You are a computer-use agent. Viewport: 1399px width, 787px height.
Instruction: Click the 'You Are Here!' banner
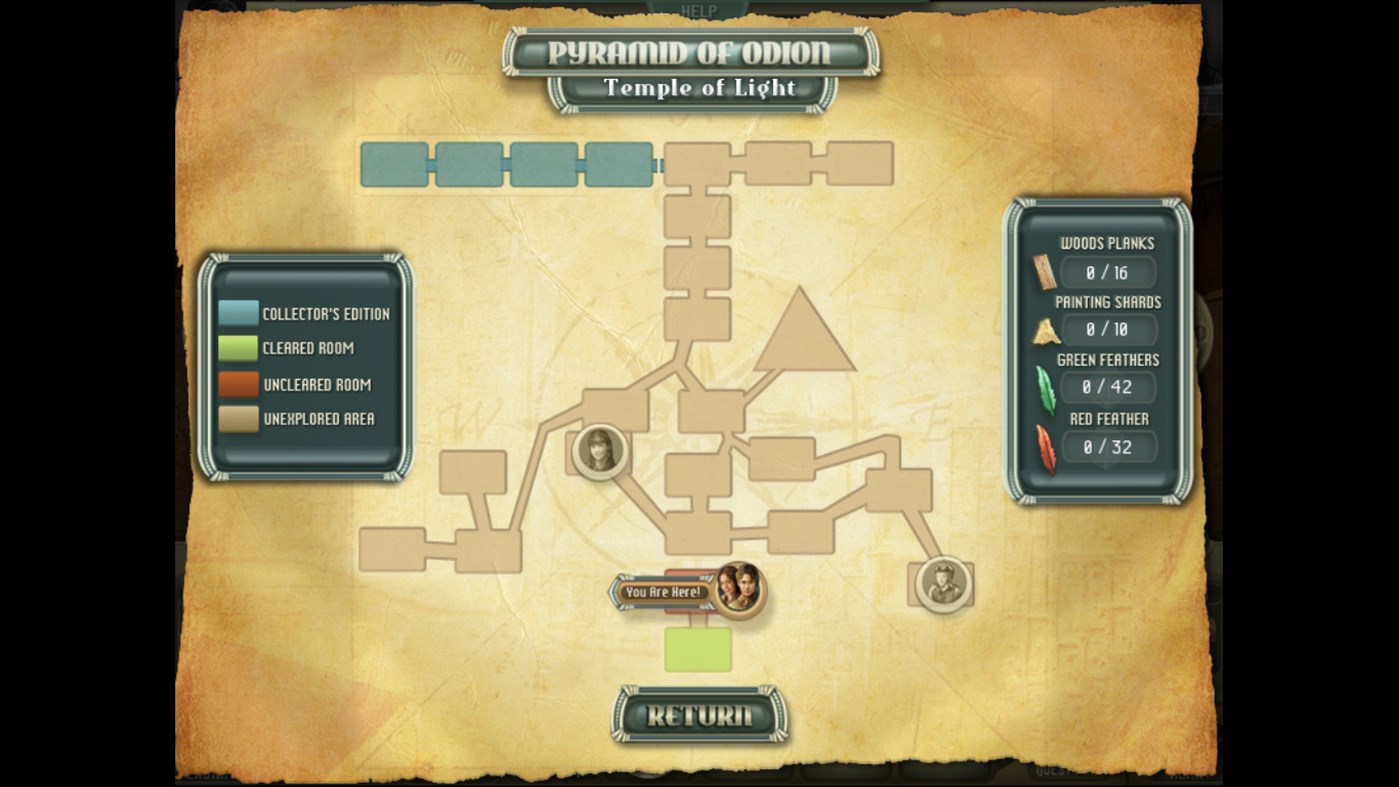point(665,593)
